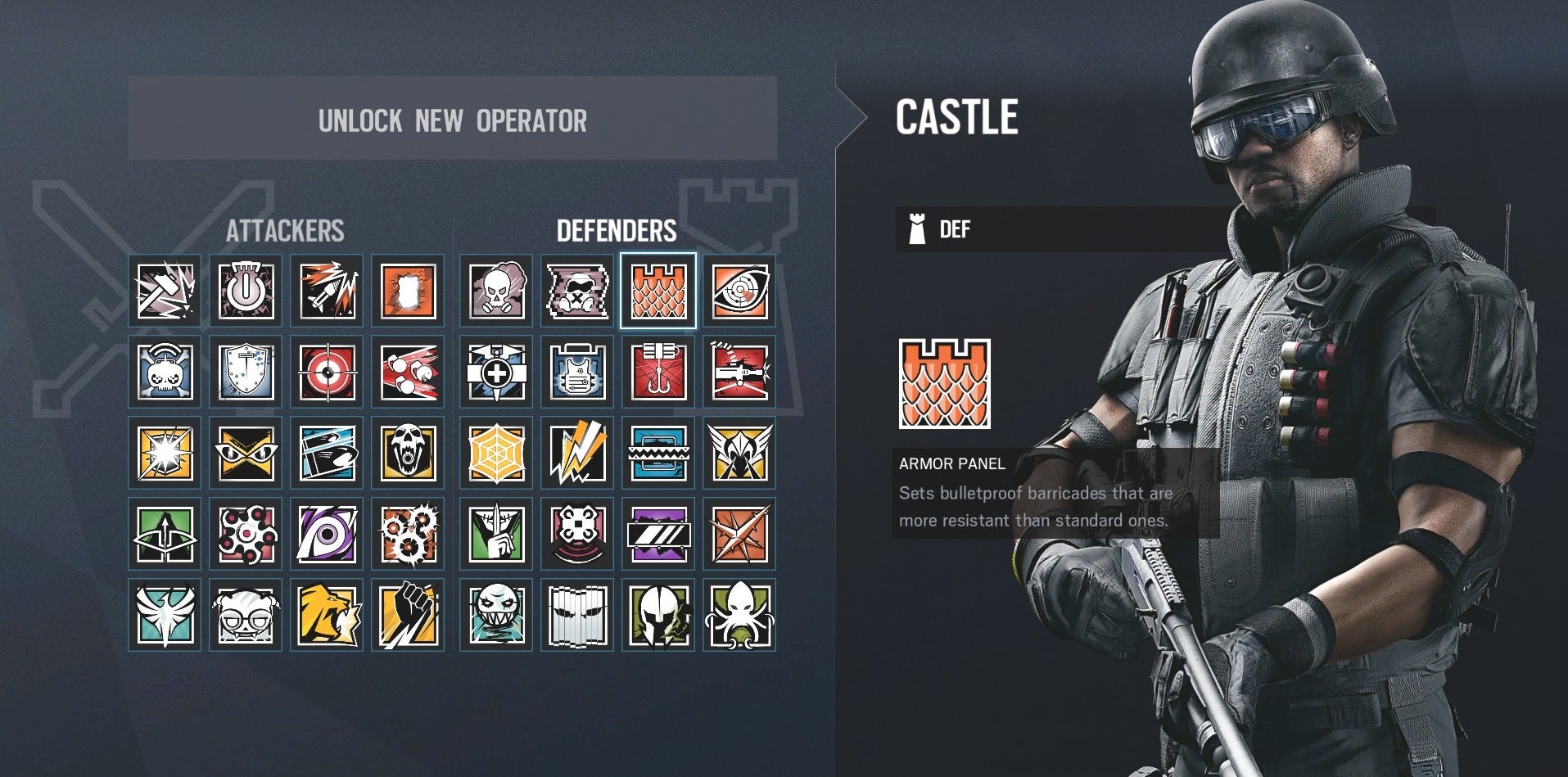Click the UNLOCK NEW OPERATOR banner
The width and height of the screenshot is (1568, 777).
coord(452,120)
